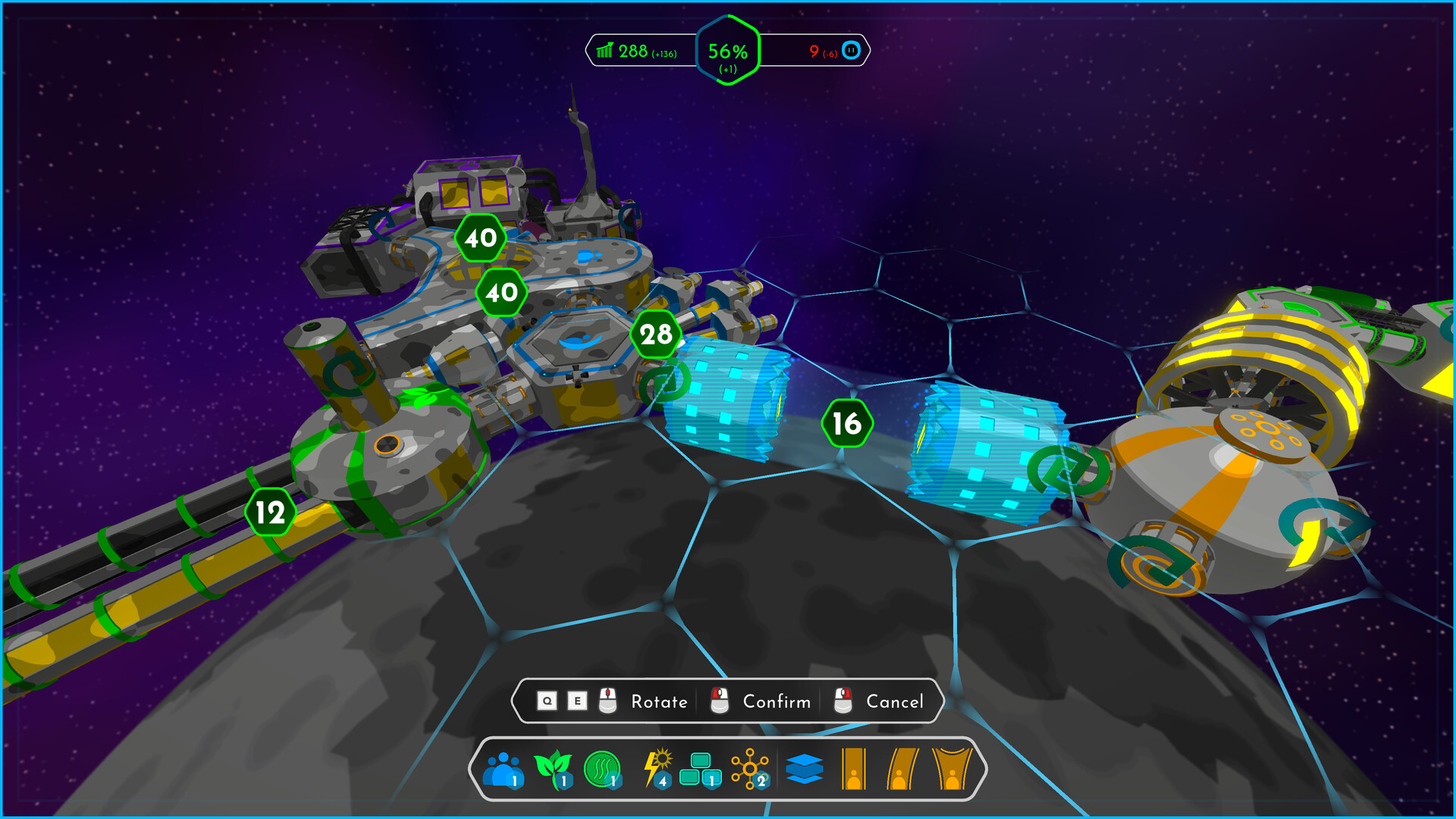Screen dimensions: 1456x819
Task: Choose the curved orange corridor piece
Action: [x=902, y=769]
